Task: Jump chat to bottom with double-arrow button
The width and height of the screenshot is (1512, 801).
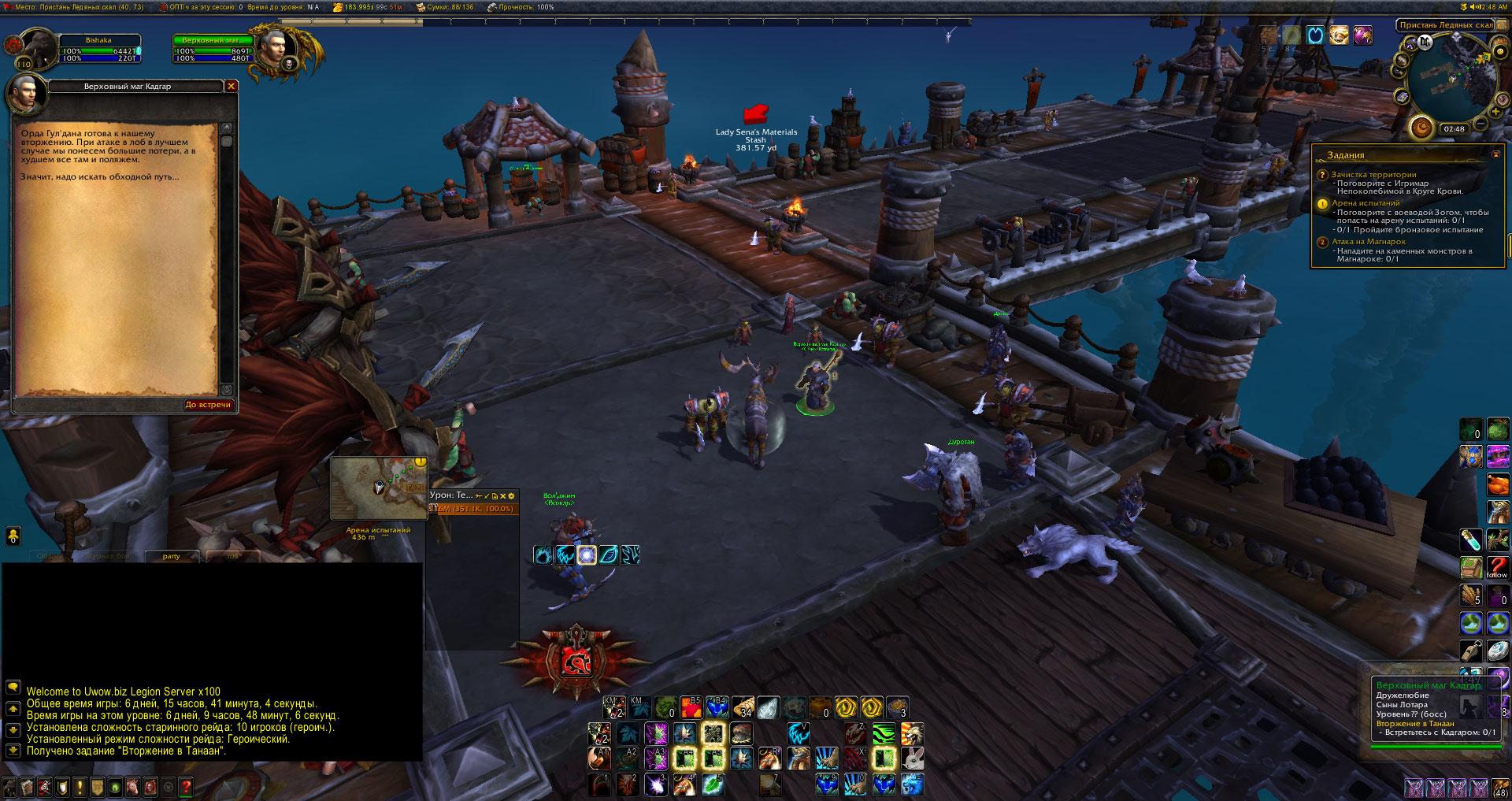Action: (13, 751)
